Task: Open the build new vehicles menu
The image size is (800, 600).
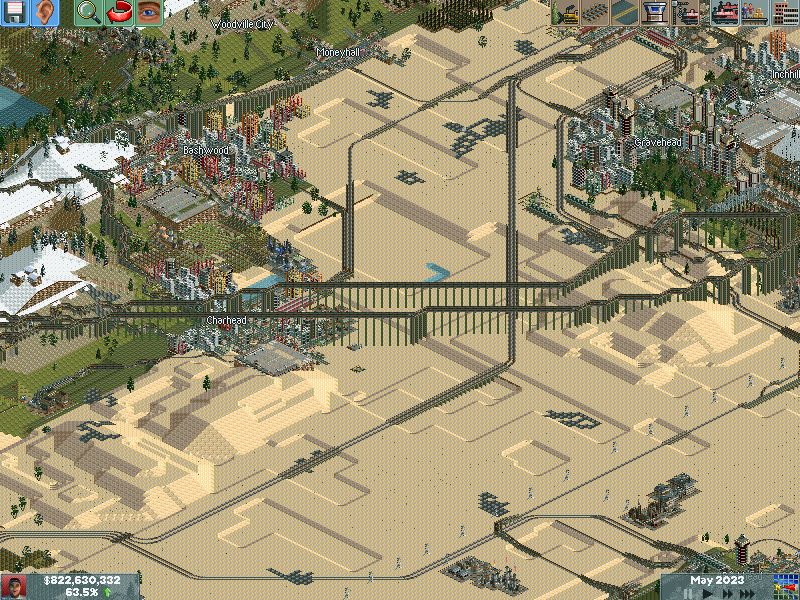Action: click(686, 13)
